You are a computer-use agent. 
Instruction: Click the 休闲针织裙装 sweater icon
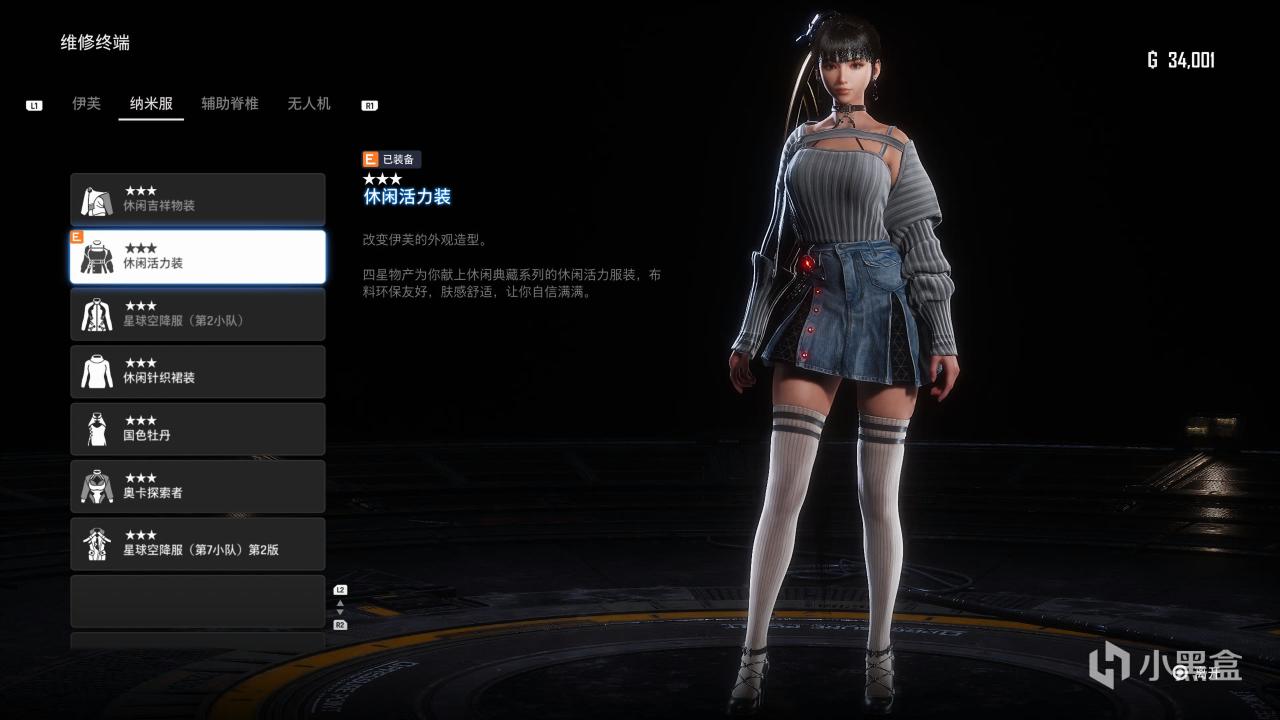pyautogui.click(x=96, y=371)
